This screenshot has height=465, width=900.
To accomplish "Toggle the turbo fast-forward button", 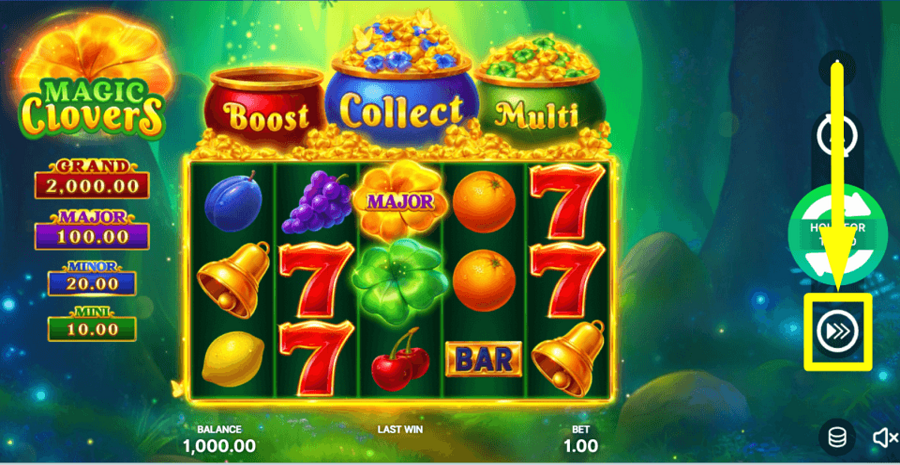I will click(x=837, y=331).
